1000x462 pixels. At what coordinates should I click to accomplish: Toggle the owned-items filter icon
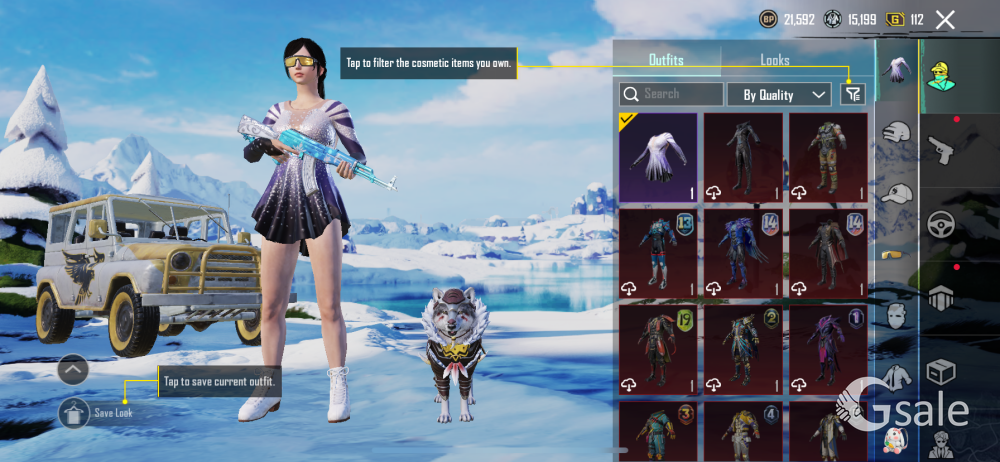click(x=852, y=94)
